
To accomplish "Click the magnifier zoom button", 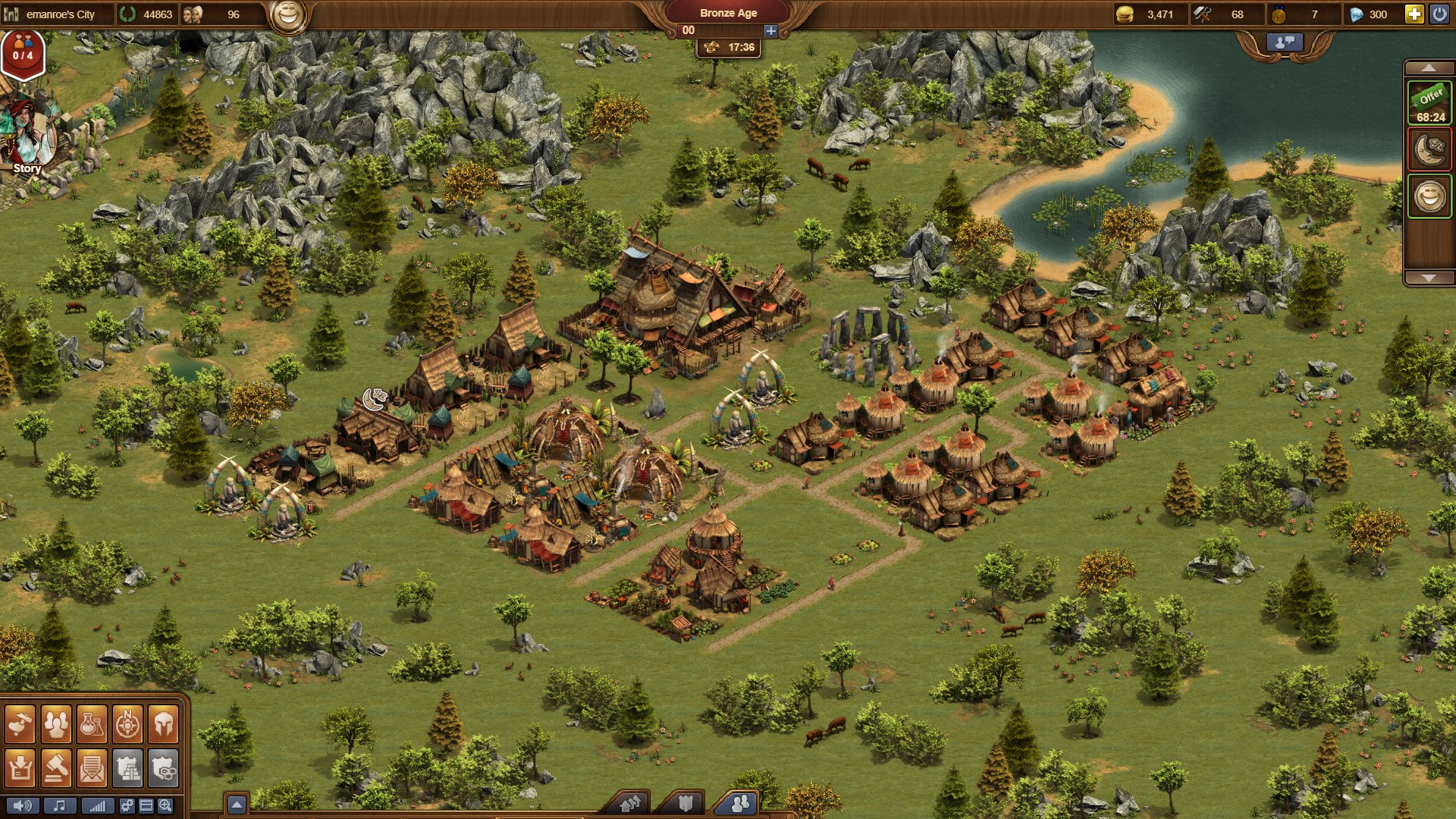I will (165, 805).
